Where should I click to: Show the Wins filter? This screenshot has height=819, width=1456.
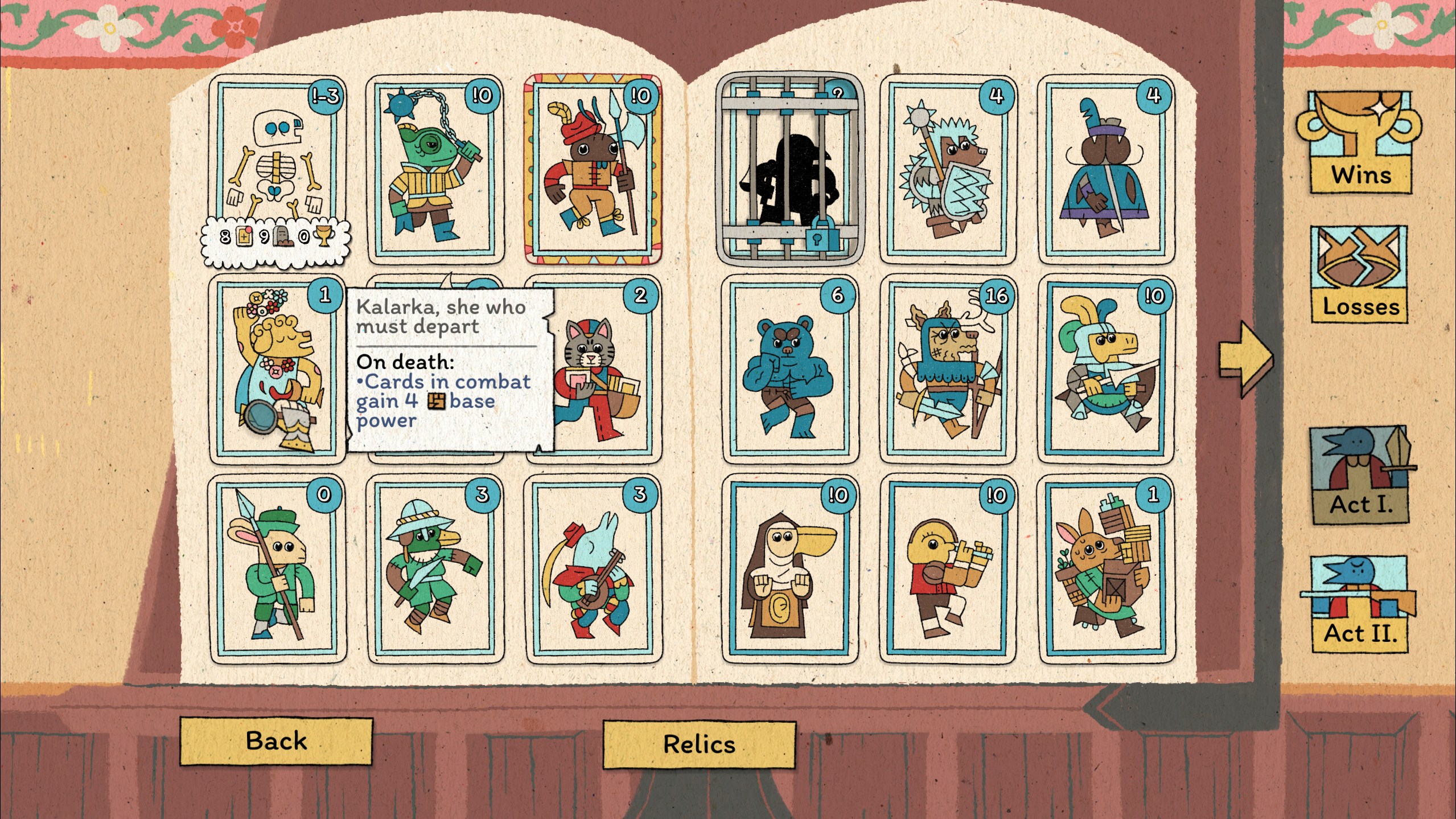1360,143
